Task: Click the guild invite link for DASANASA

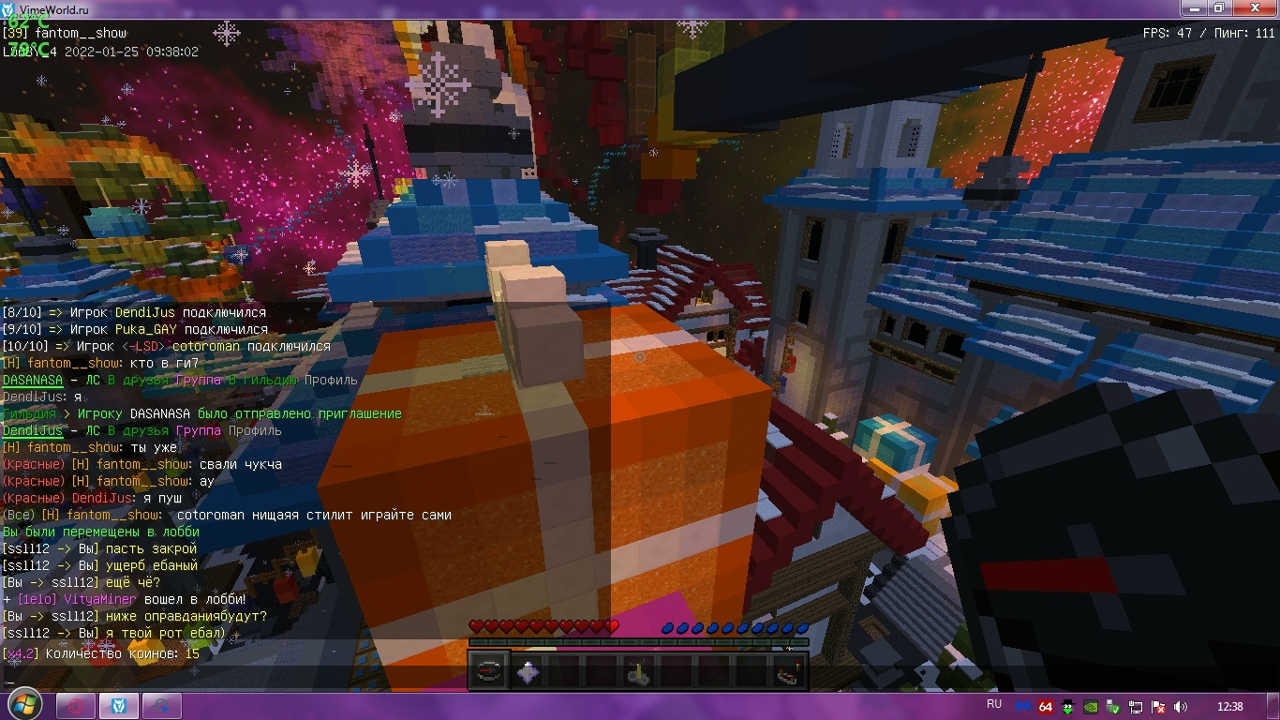Action: [x=262, y=380]
